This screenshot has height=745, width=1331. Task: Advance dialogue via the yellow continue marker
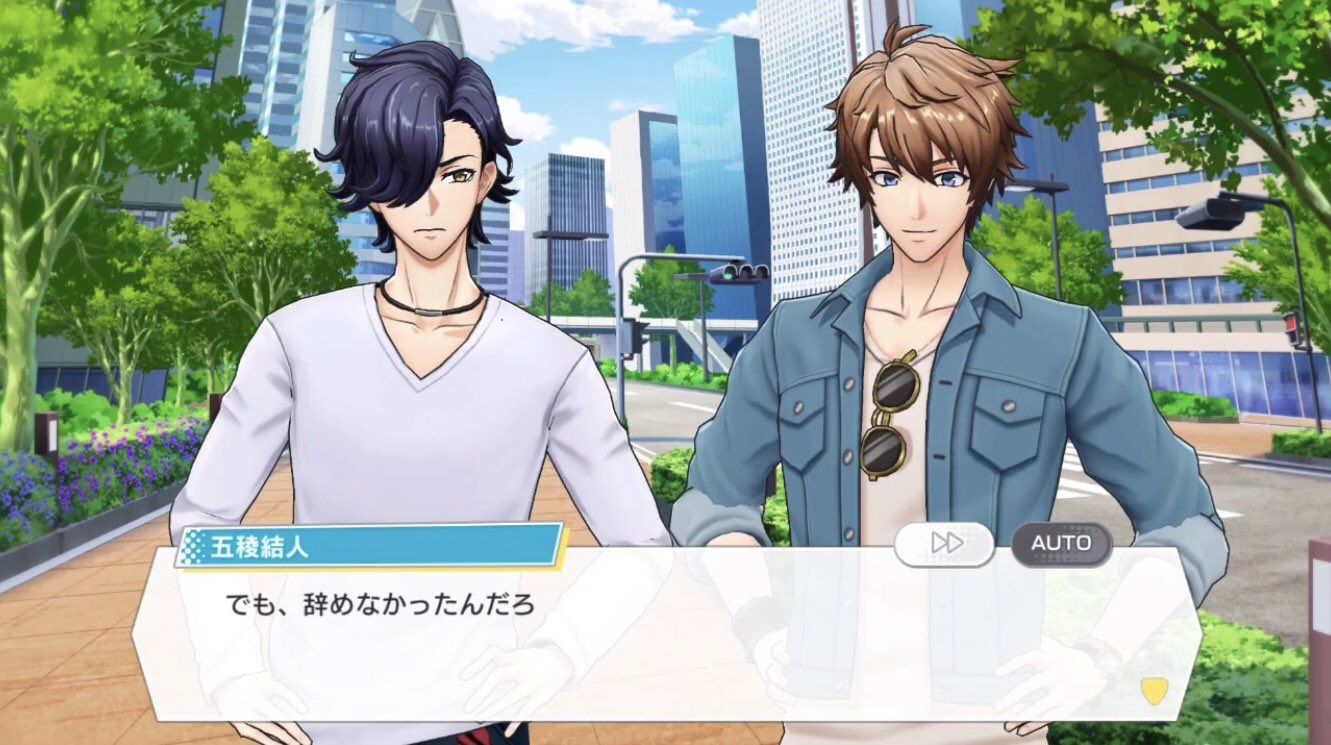point(1153,691)
